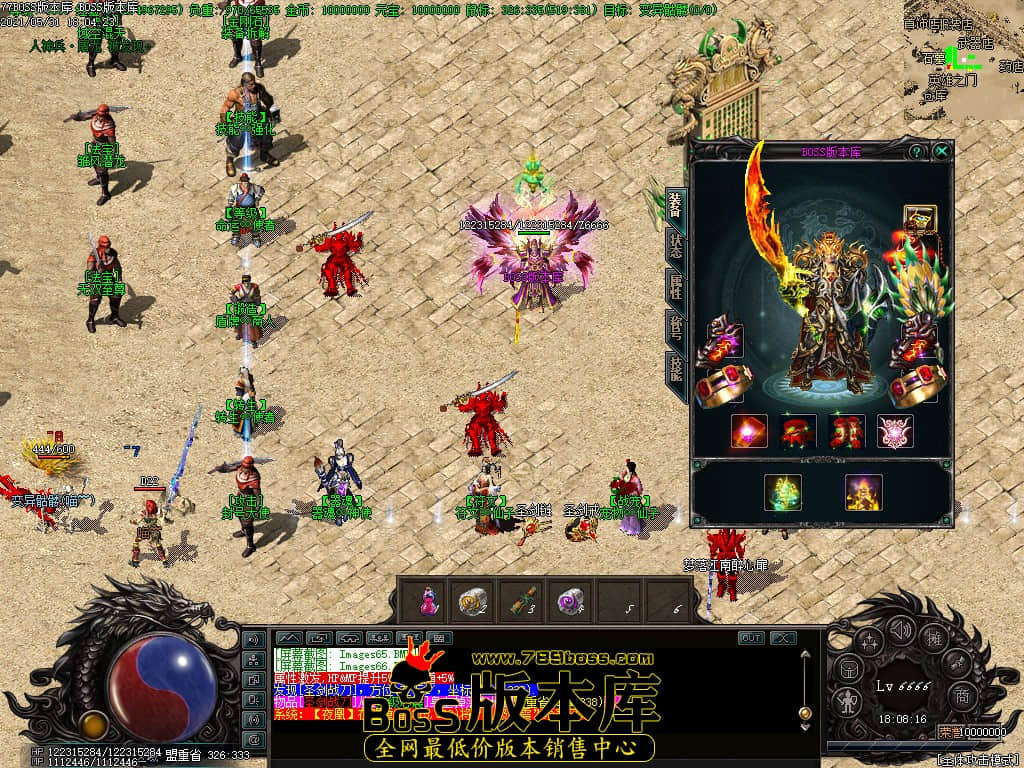Click the OUT button above chat
This screenshot has width=1024, height=768.
[751, 638]
